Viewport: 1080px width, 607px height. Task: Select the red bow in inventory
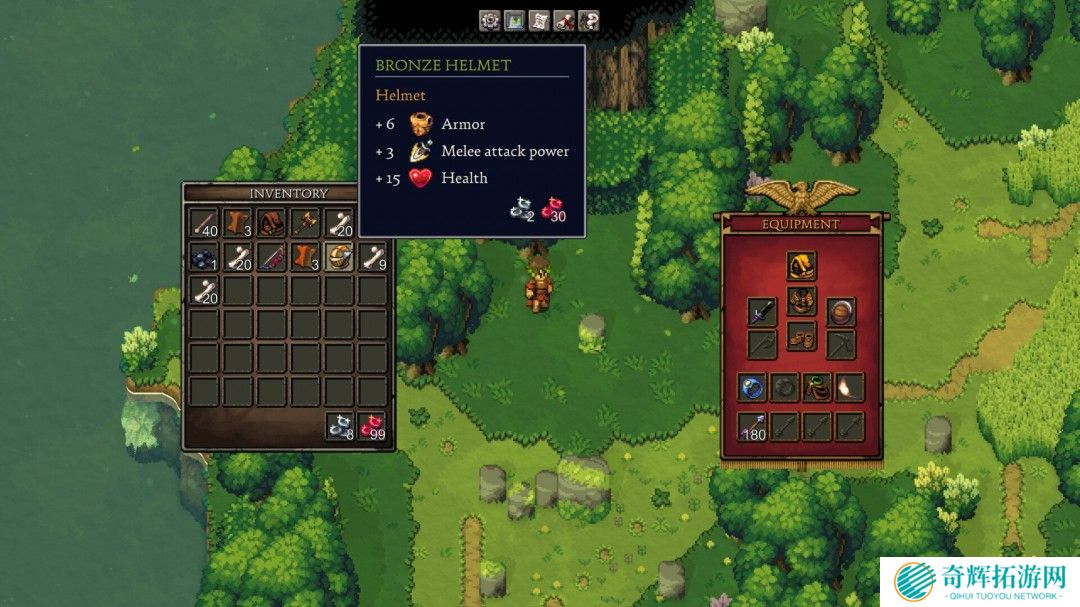pyautogui.click(x=272, y=257)
